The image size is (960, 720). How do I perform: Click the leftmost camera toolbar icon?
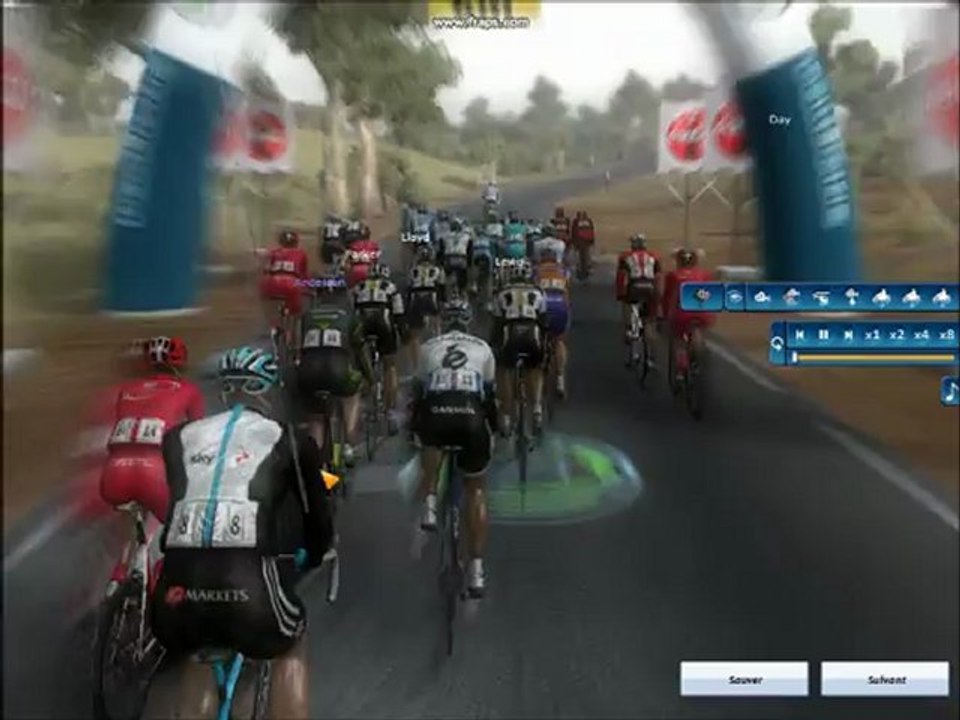[x=703, y=297]
